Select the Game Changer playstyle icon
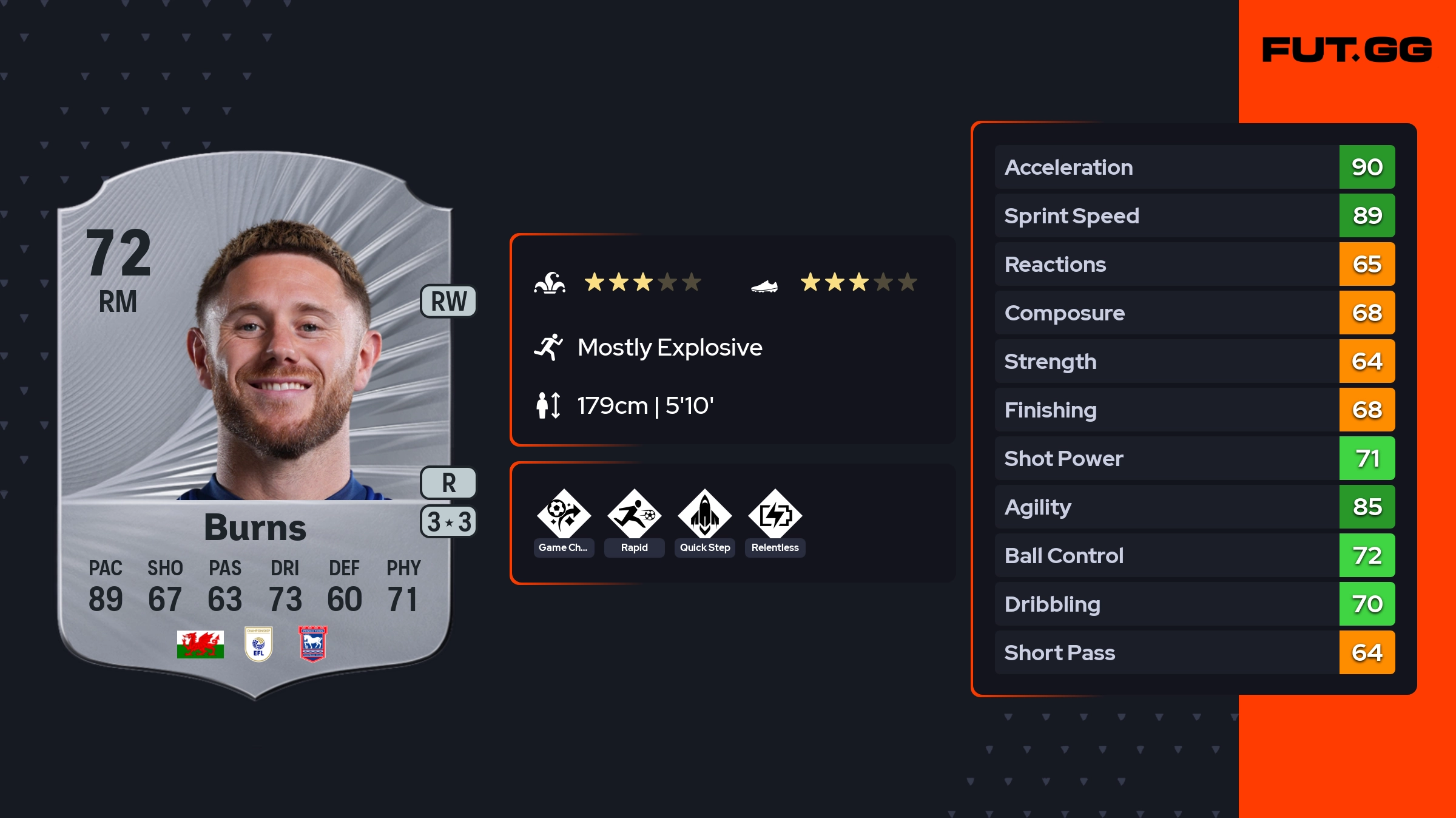 (564, 515)
